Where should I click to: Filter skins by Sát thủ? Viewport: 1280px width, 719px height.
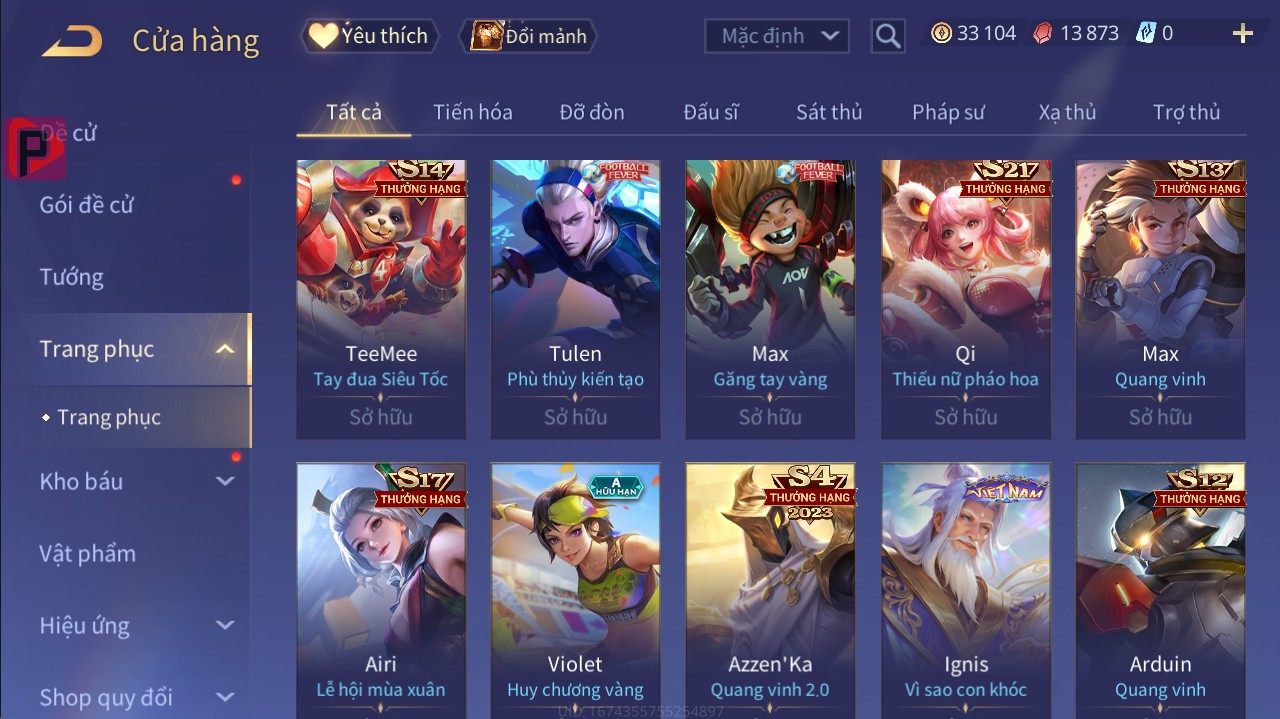tap(829, 112)
